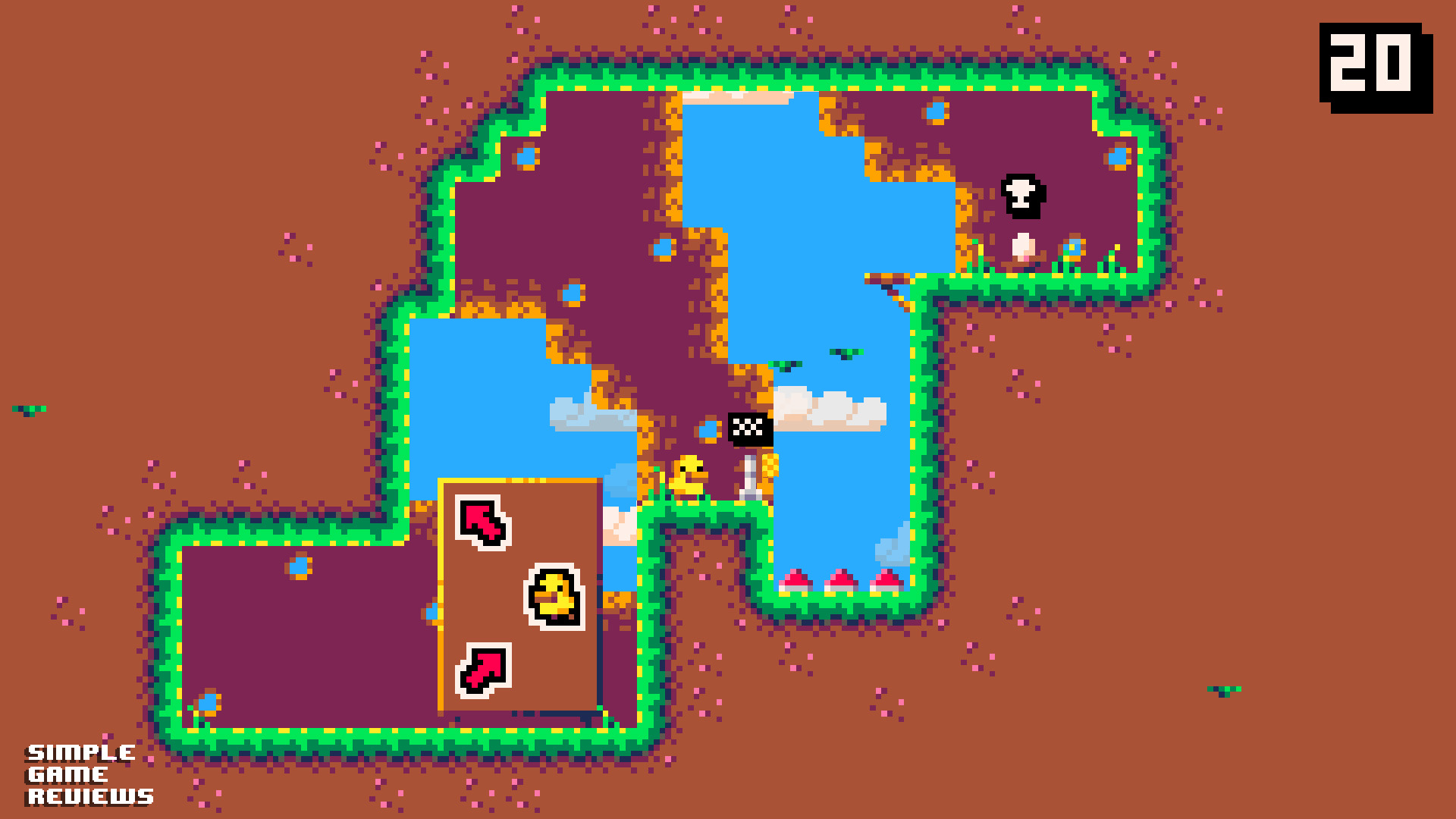The height and width of the screenshot is (819, 1456).
Task: Select the white egg below the skull
Action: click(1022, 246)
